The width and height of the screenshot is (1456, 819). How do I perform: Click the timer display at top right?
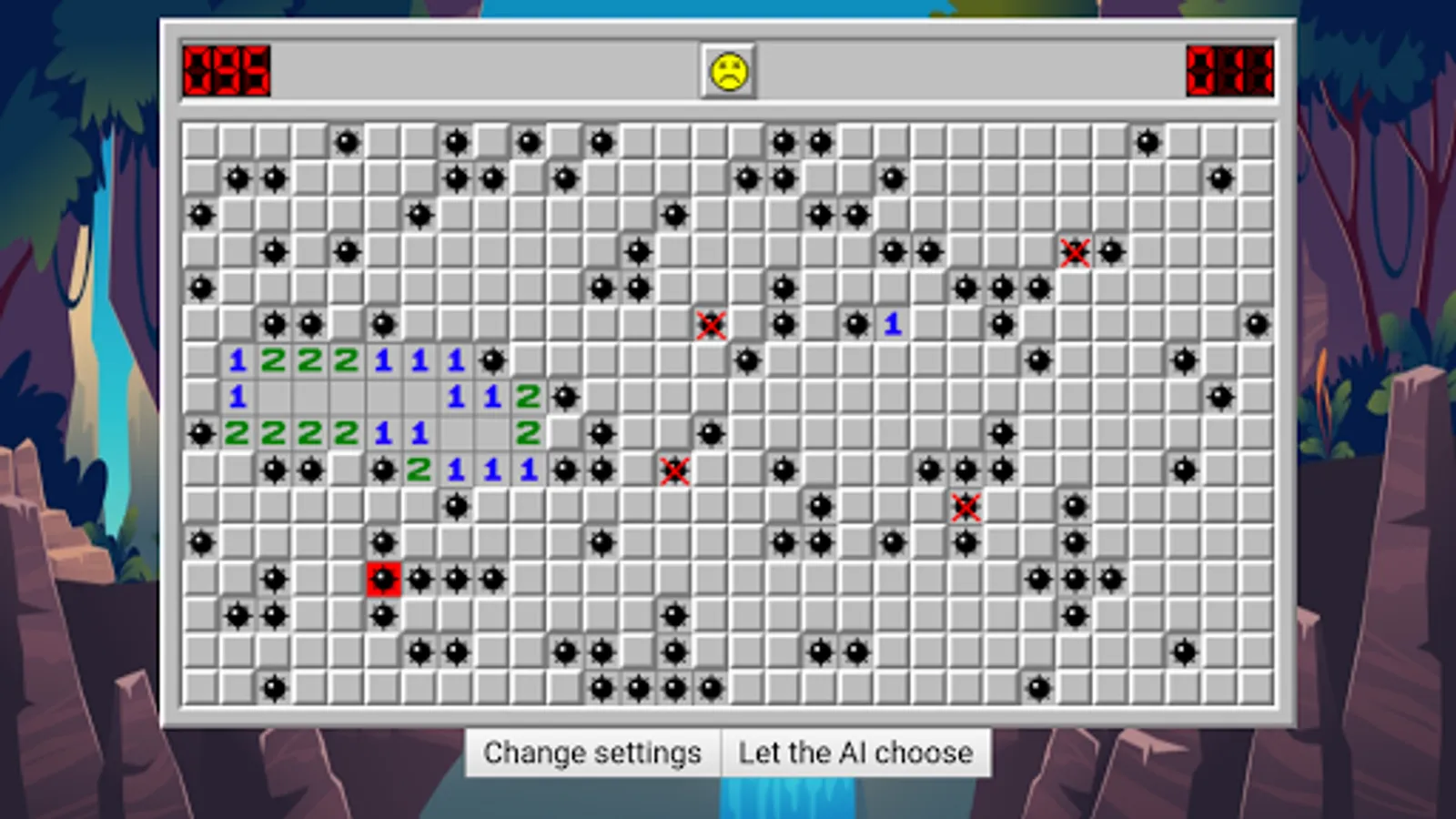[1229, 70]
